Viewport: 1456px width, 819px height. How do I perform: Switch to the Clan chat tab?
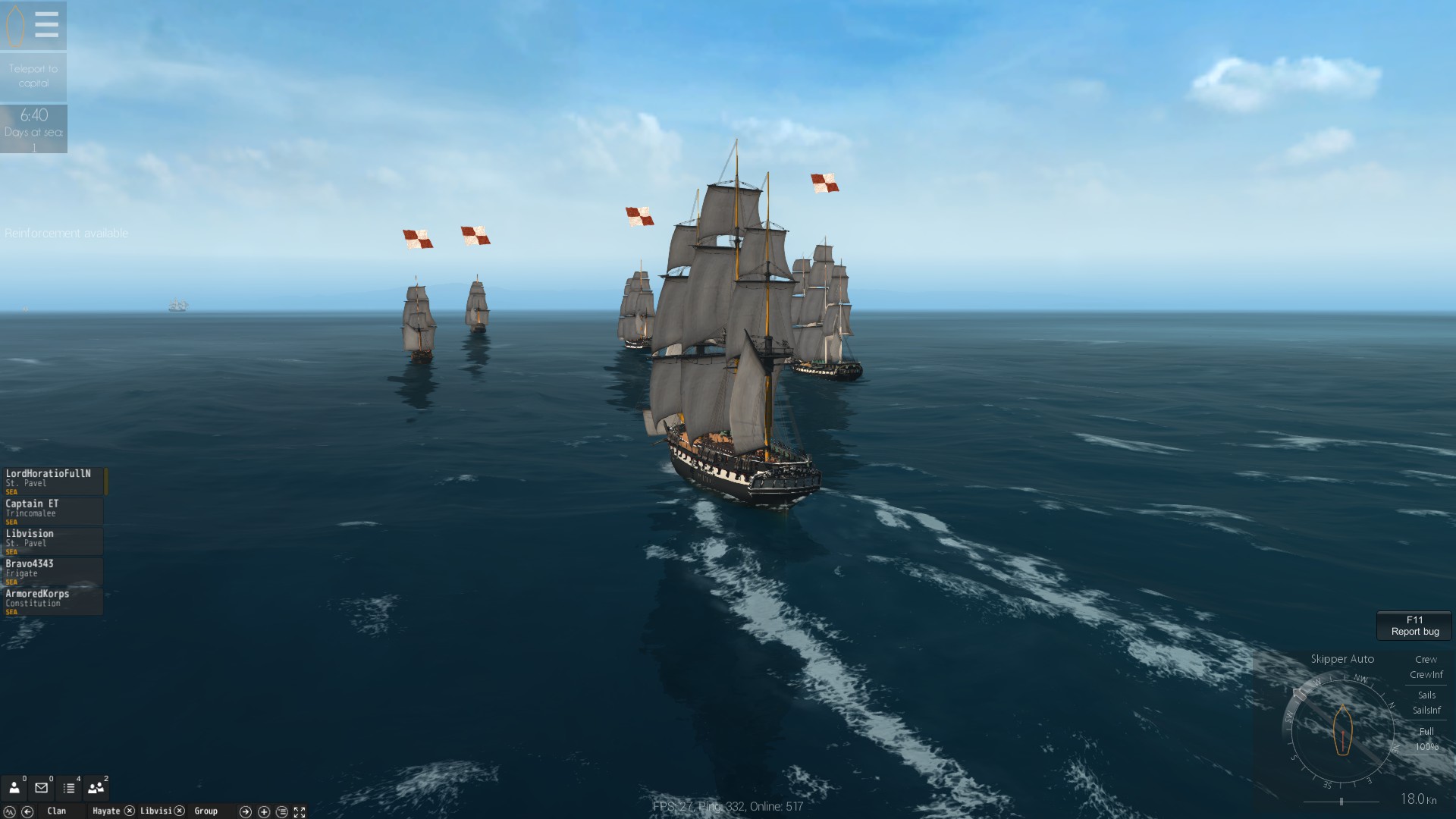[57, 811]
